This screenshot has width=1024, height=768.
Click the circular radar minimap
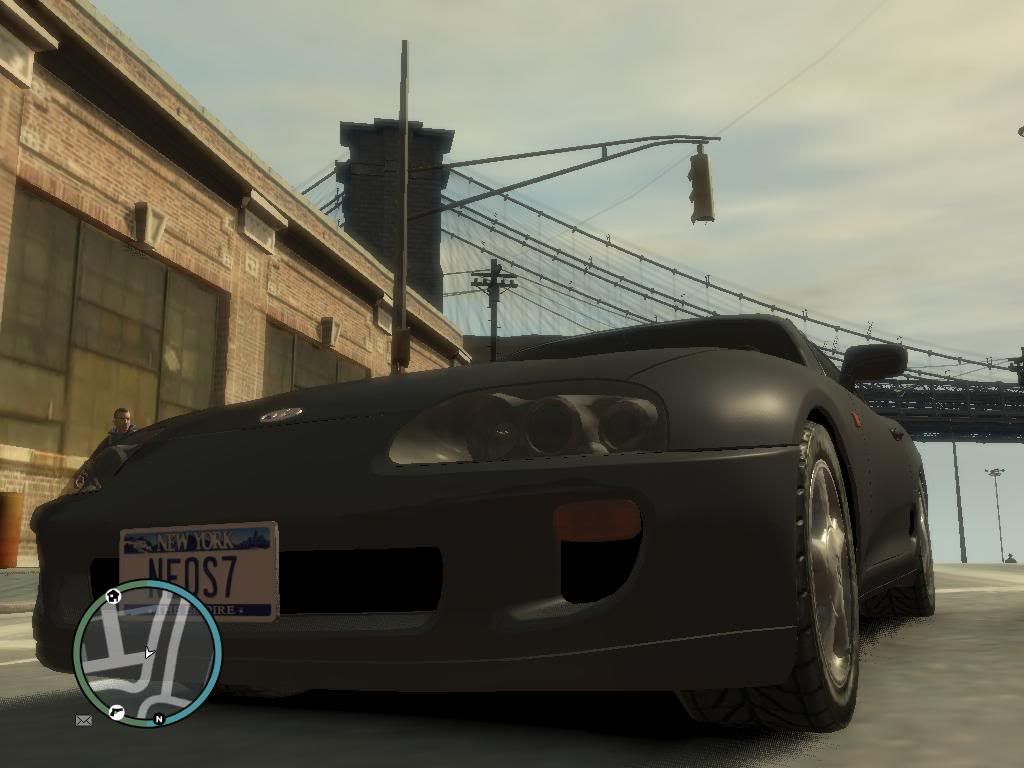[x=147, y=654]
